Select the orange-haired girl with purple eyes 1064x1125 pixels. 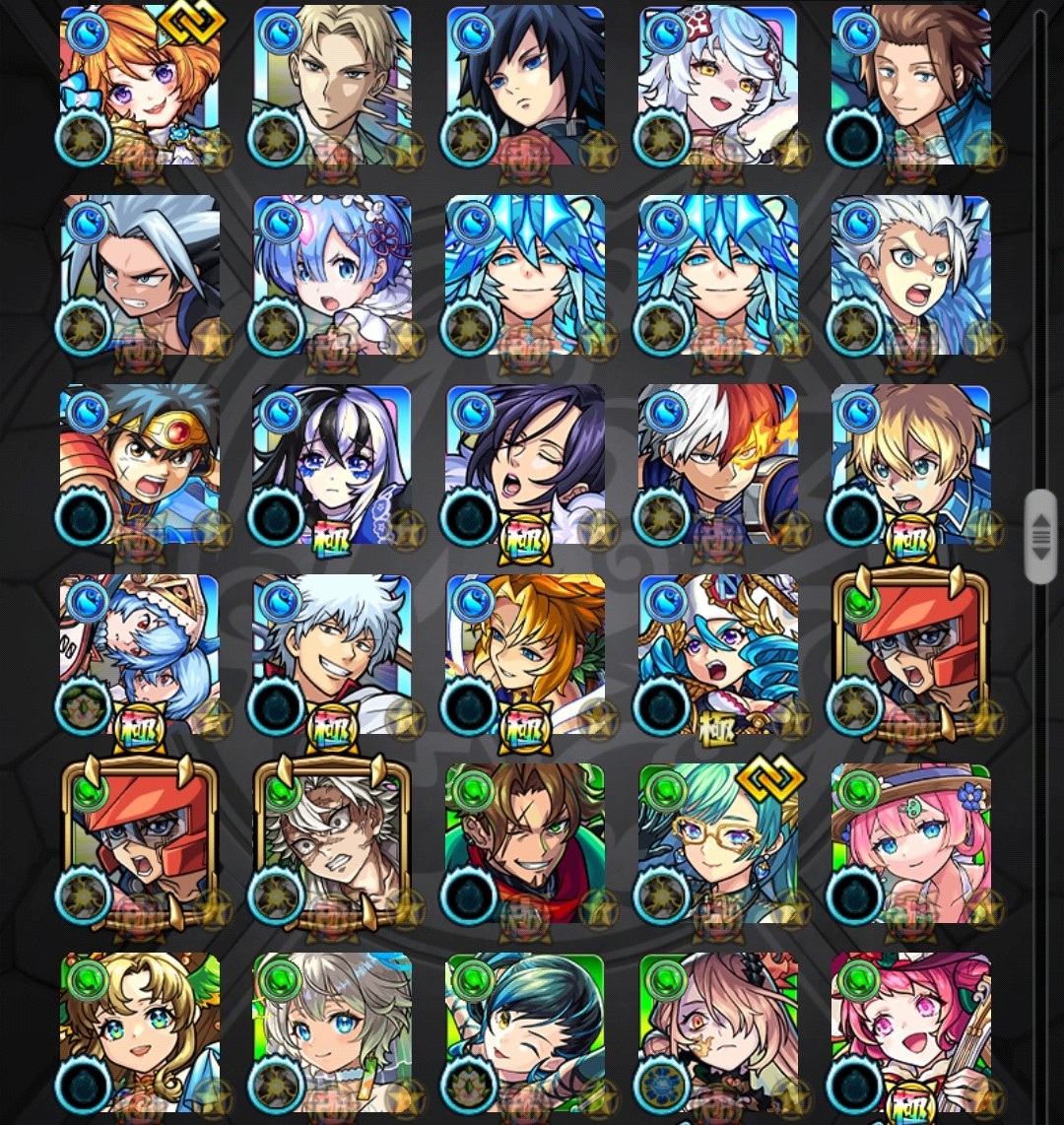click(140, 86)
